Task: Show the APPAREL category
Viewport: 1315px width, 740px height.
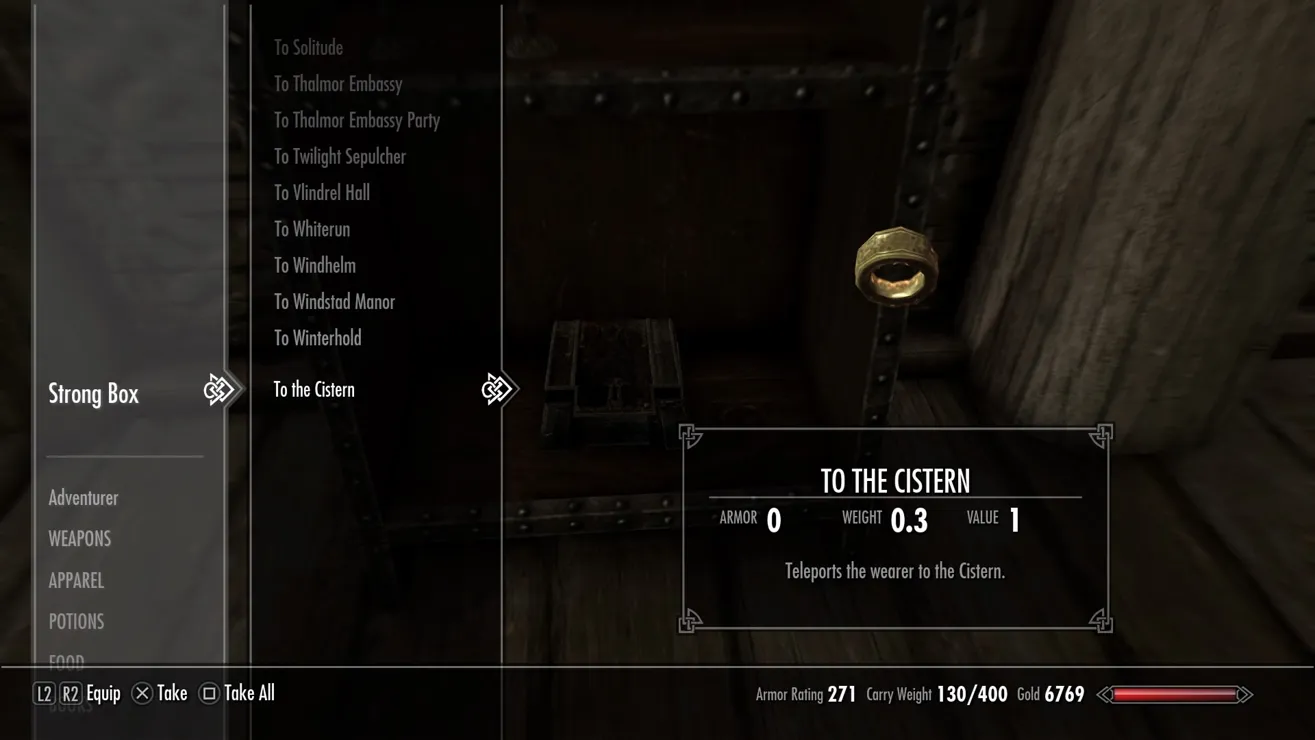Action: click(x=76, y=580)
